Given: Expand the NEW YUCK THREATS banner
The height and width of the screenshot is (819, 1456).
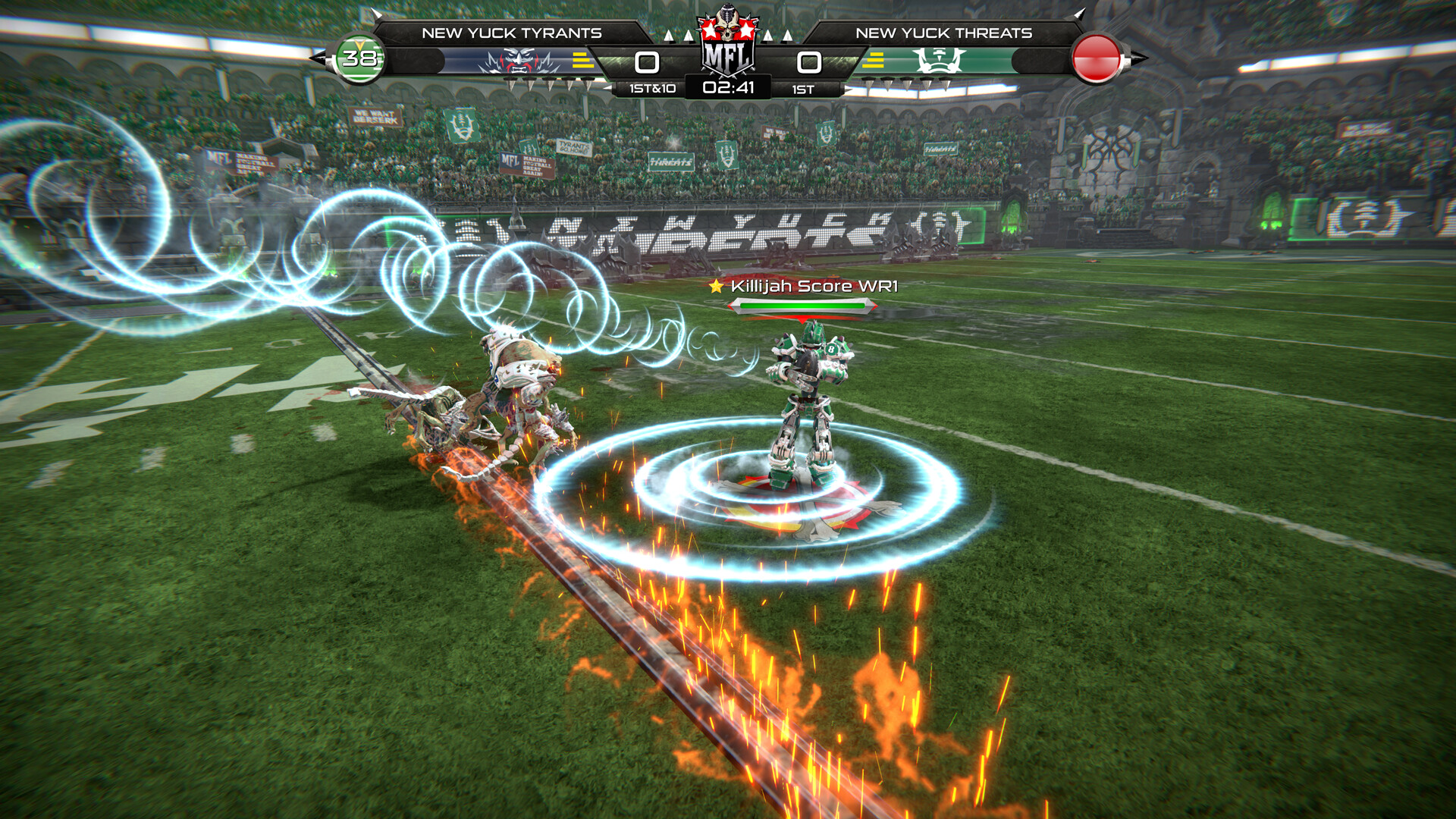Looking at the screenshot, I should coord(946,33).
